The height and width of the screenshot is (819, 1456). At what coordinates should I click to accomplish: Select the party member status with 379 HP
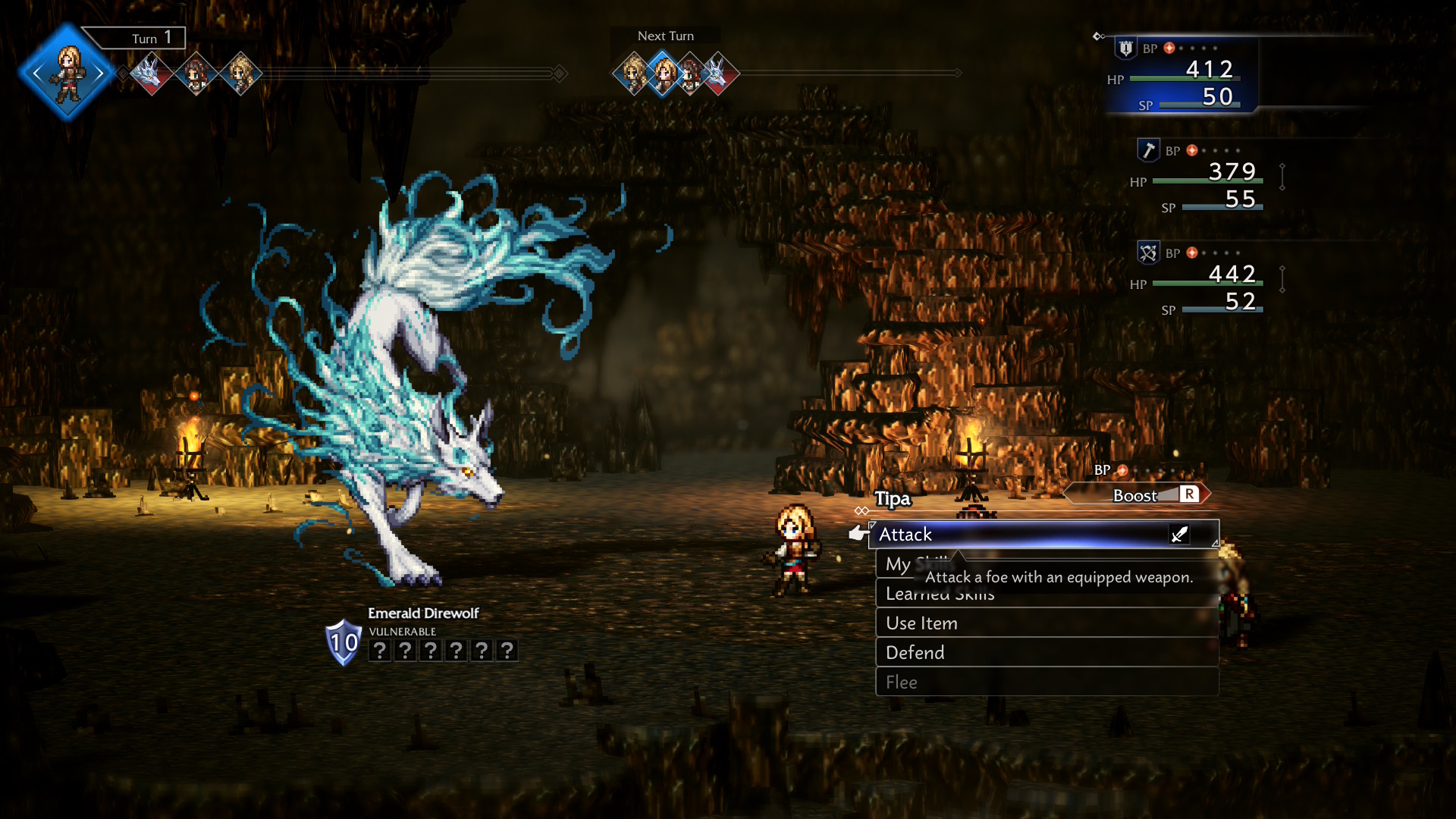tap(1206, 178)
